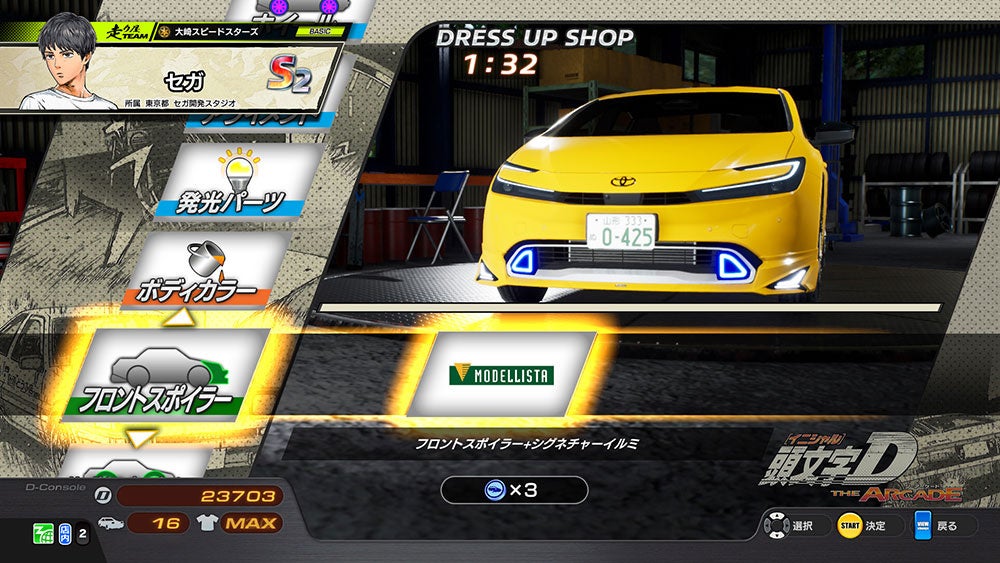Click the down arrow below フロントスポイラー
The width and height of the screenshot is (1000, 563).
point(141,437)
